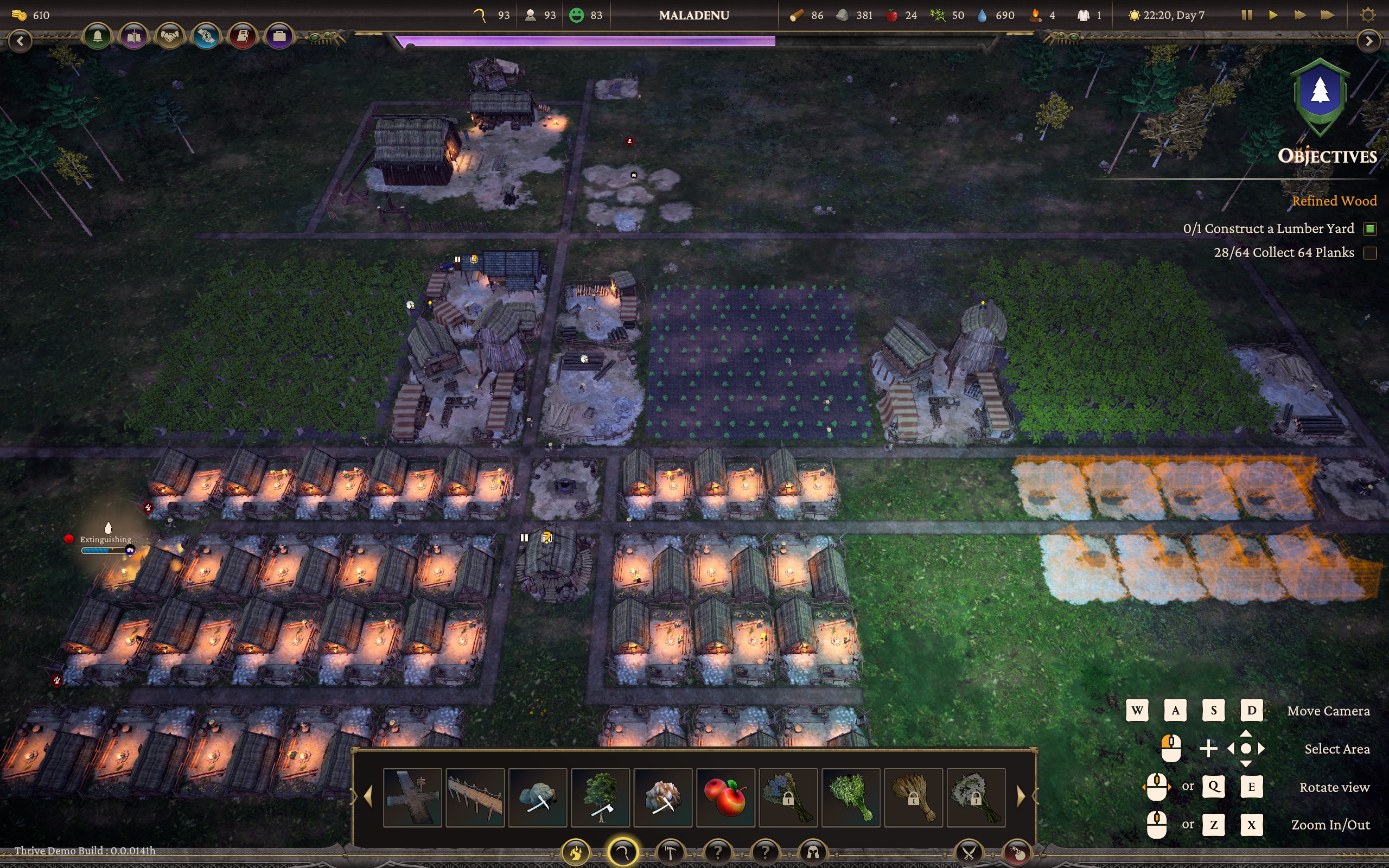Open the bell notifications panel

(98, 37)
